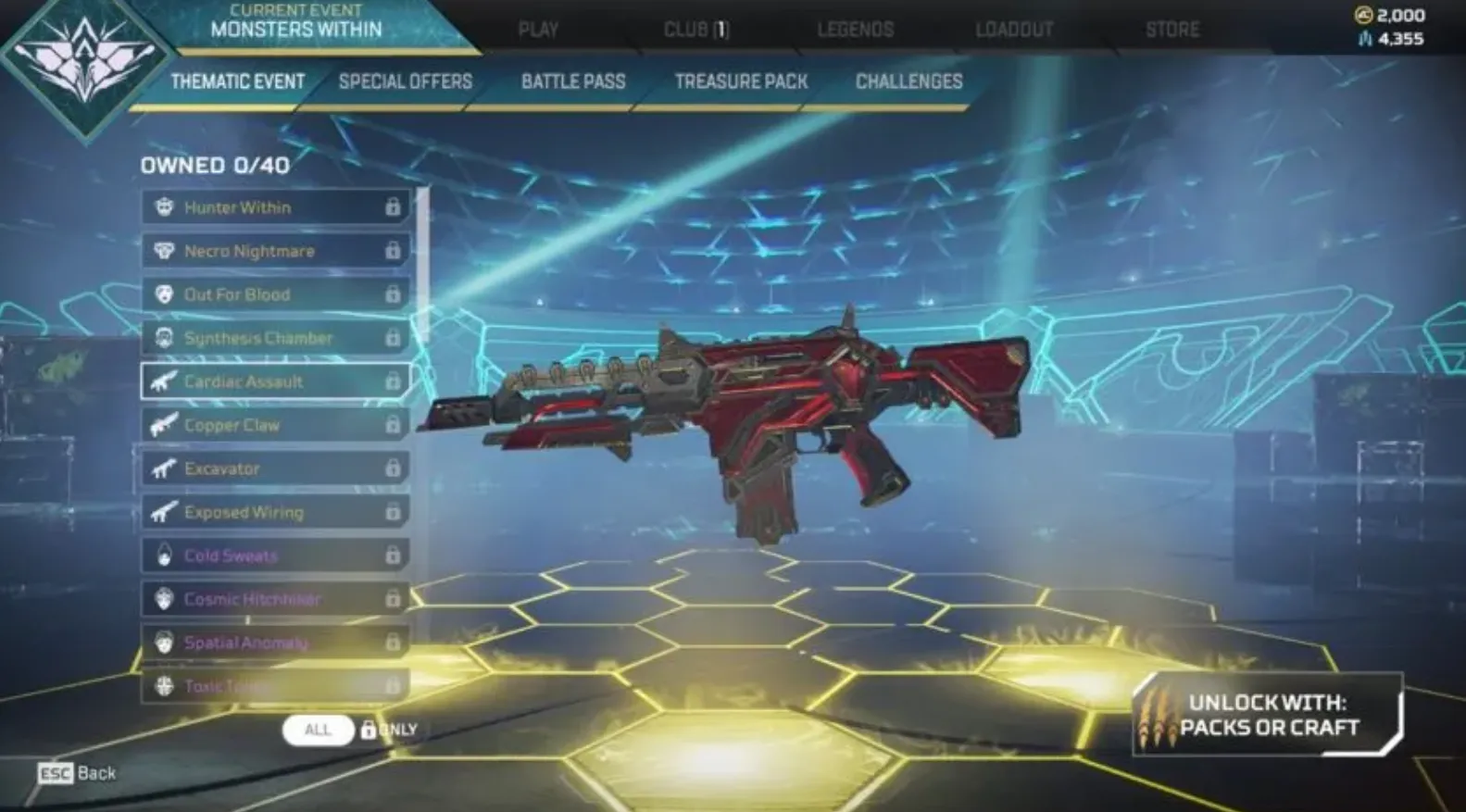Select the Hunter Within character skin icon
Screen dimensions: 1466x812
(162, 207)
